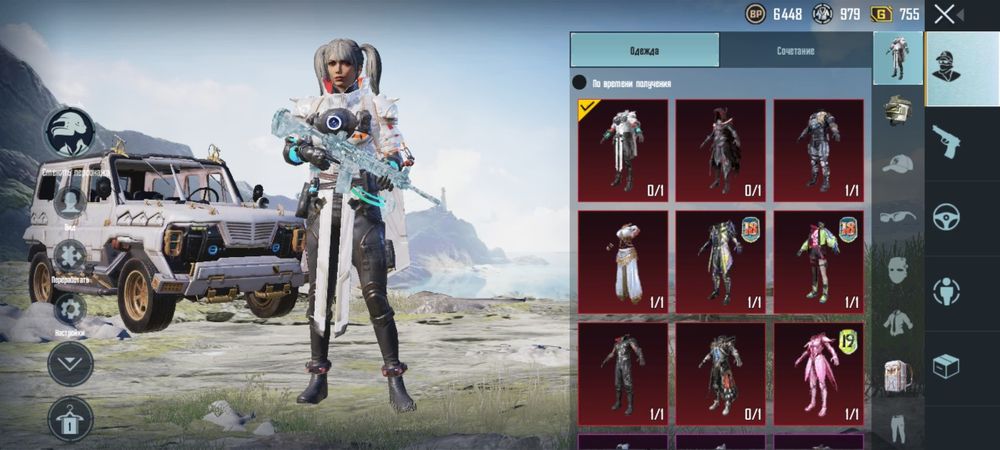Screen dimensions: 1000x450
Task: Filter by baseball cap headwear
Action: (898, 164)
